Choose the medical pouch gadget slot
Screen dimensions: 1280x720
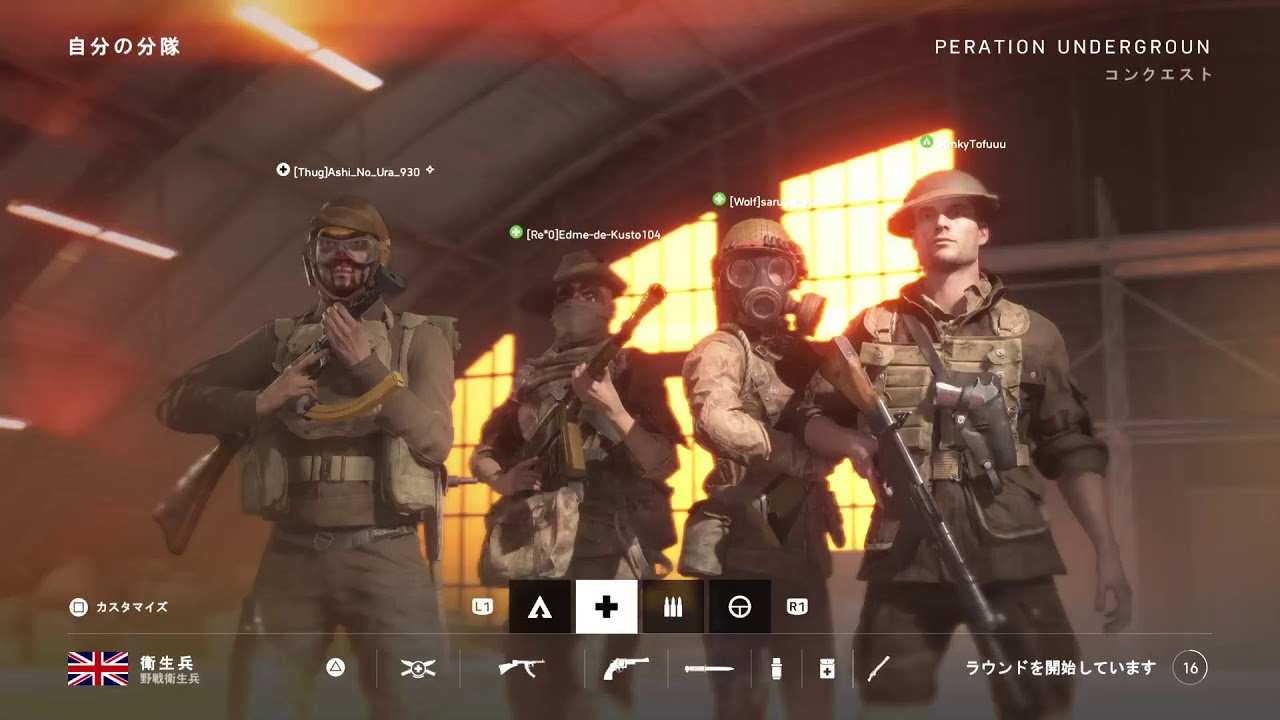pyautogui.click(x=827, y=668)
